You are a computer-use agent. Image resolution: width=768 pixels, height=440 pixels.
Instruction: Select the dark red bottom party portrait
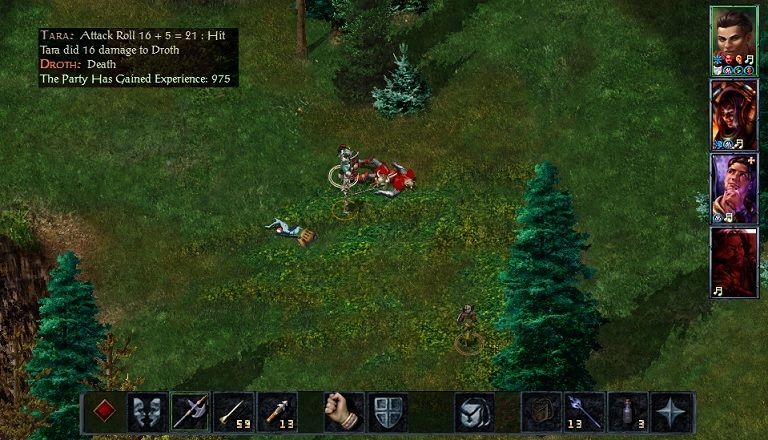pyautogui.click(x=733, y=262)
